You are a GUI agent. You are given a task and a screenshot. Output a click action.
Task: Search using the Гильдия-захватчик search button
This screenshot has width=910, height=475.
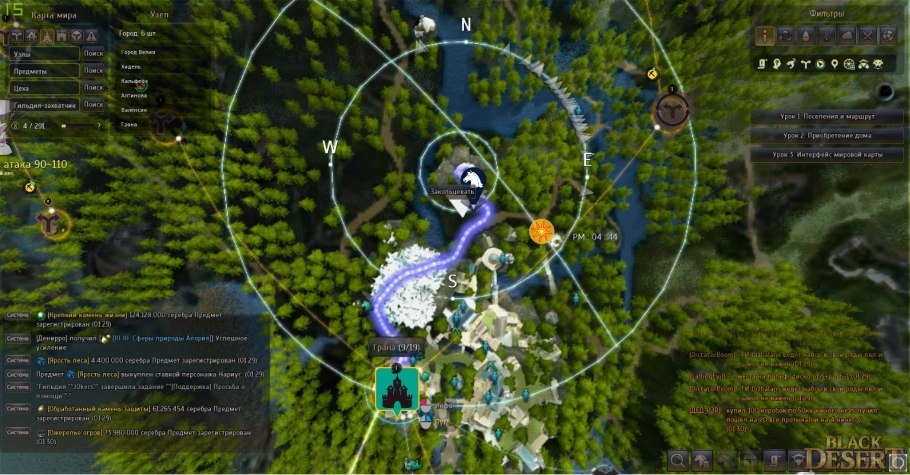point(94,104)
